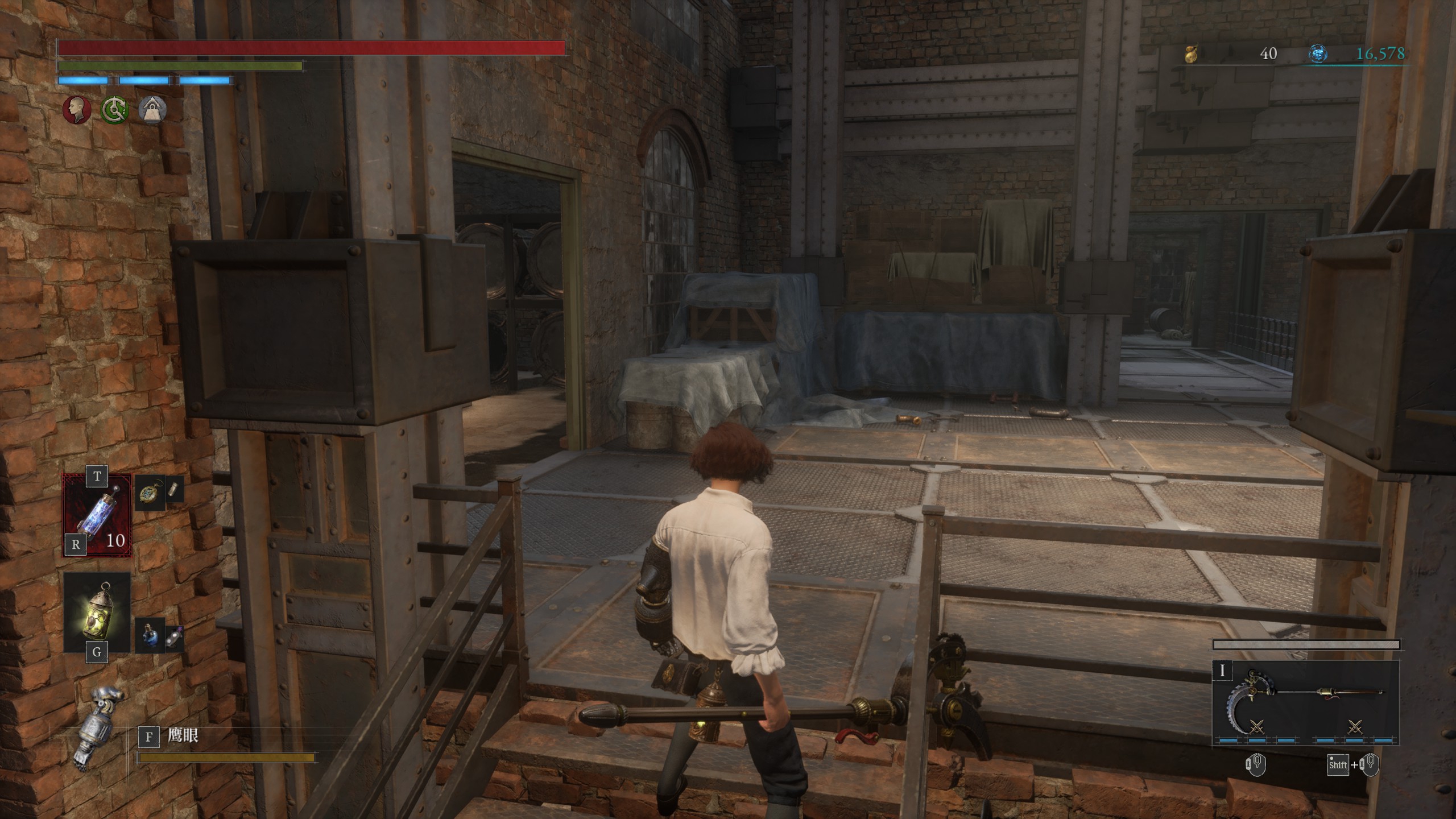Inspect the grey weight buff icon
Screen dimensions: 1456x819
coord(152,109)
